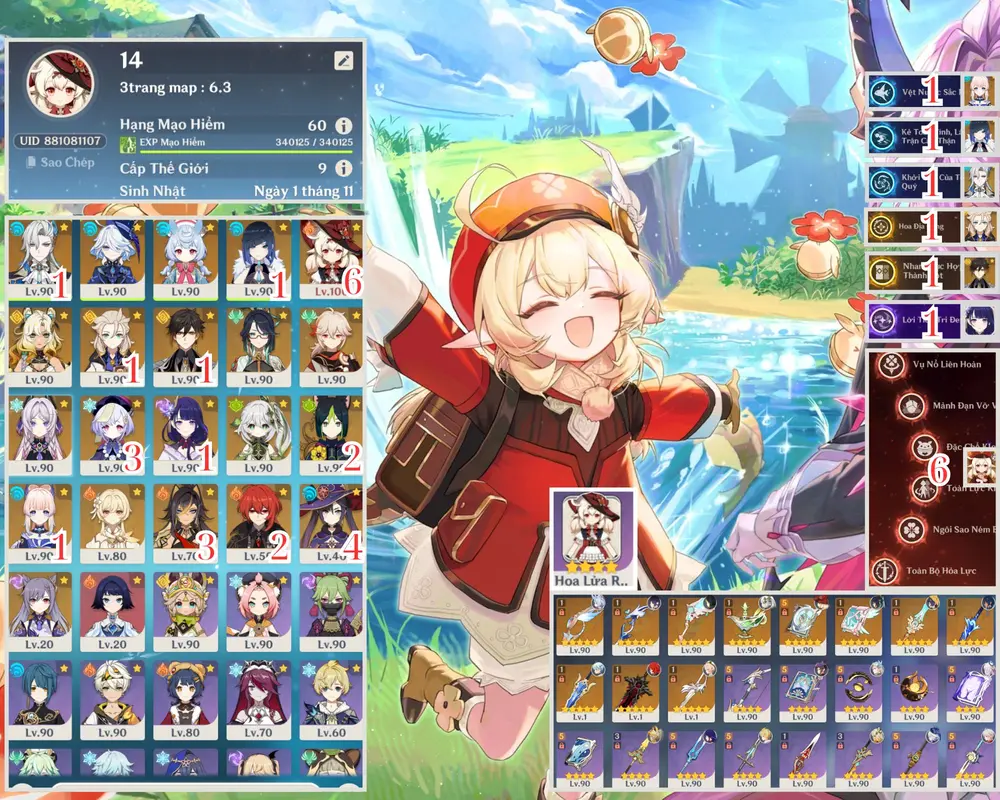Select the Hoa Lửa R.. outfit card
This screenshot has width=1000, height=800.
(593, 538)
